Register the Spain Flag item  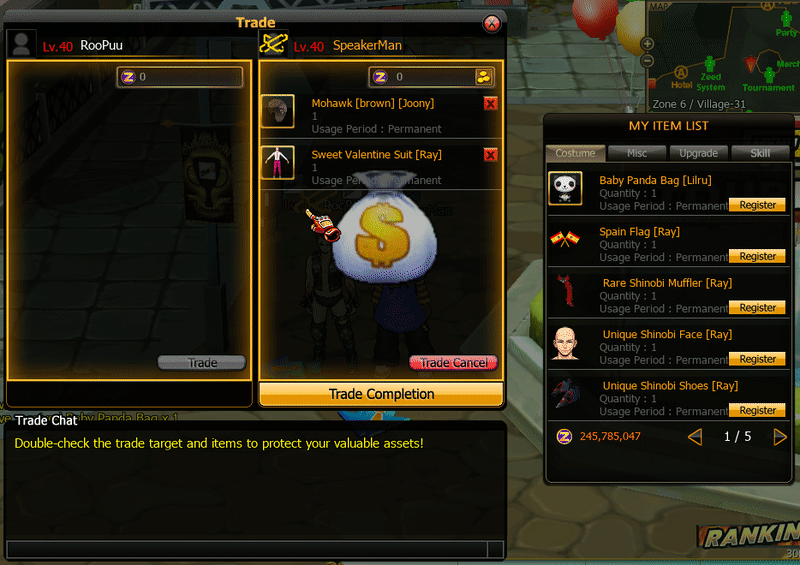tap(757, 256)
